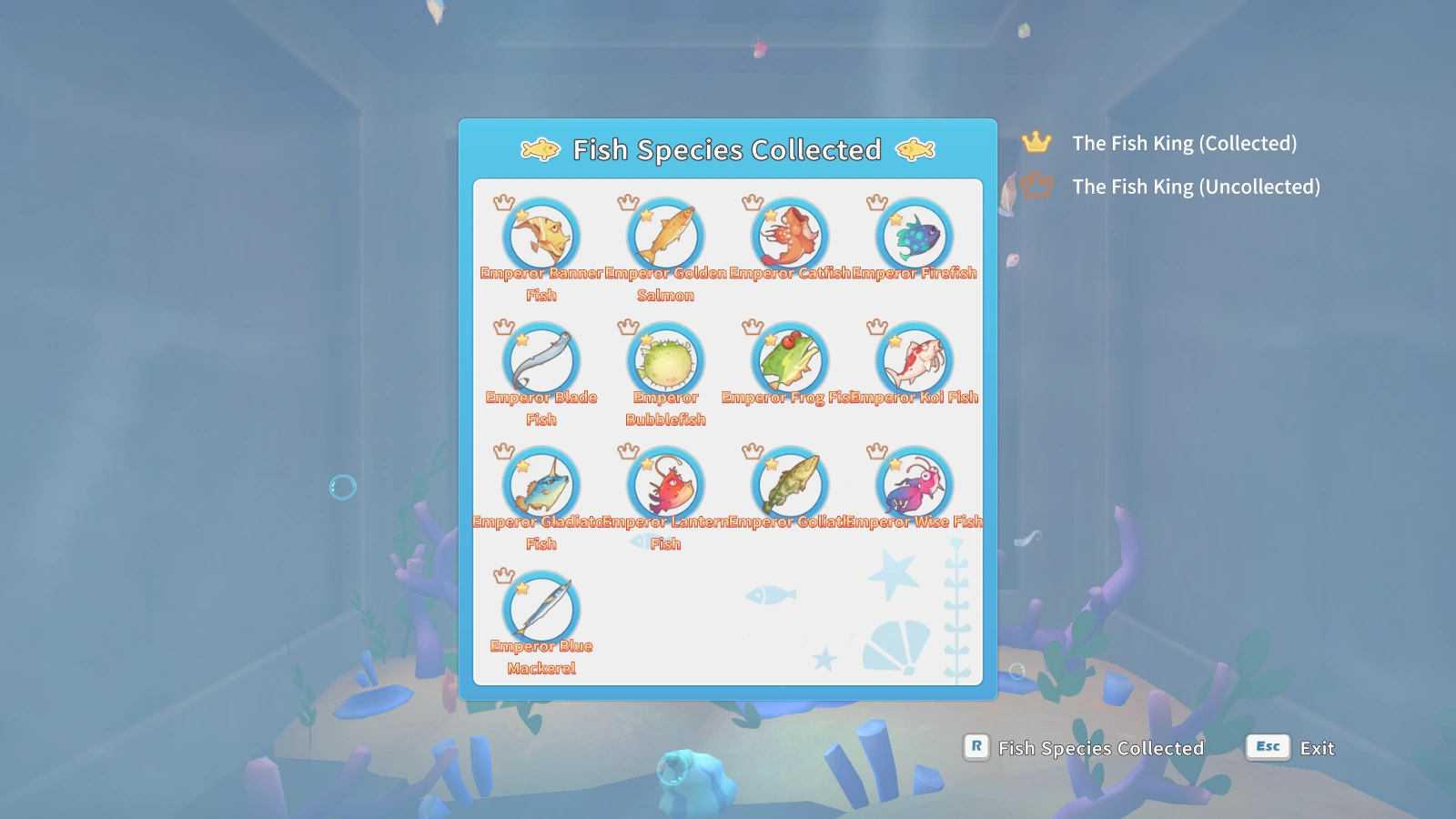1456x819 pixels.
Task: Click the Emperor Catfish portrait
Action: (789, 236)
